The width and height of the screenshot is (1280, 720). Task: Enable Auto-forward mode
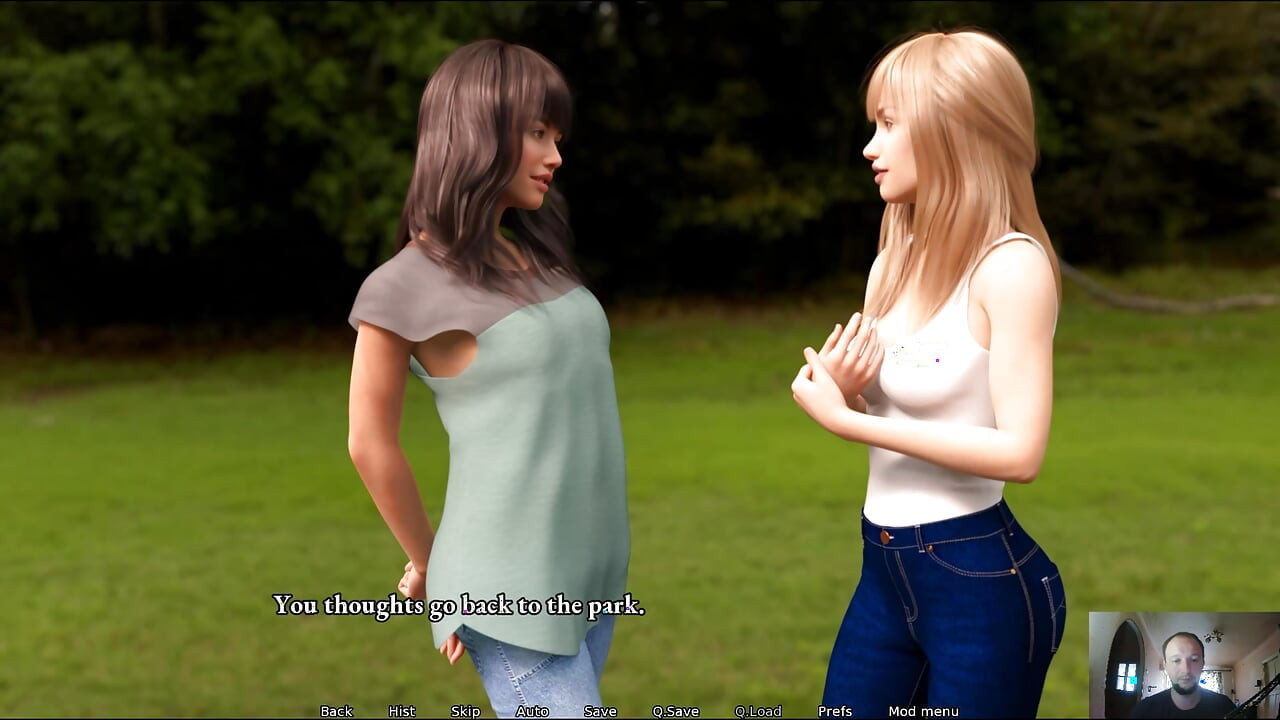pos(532,711)
